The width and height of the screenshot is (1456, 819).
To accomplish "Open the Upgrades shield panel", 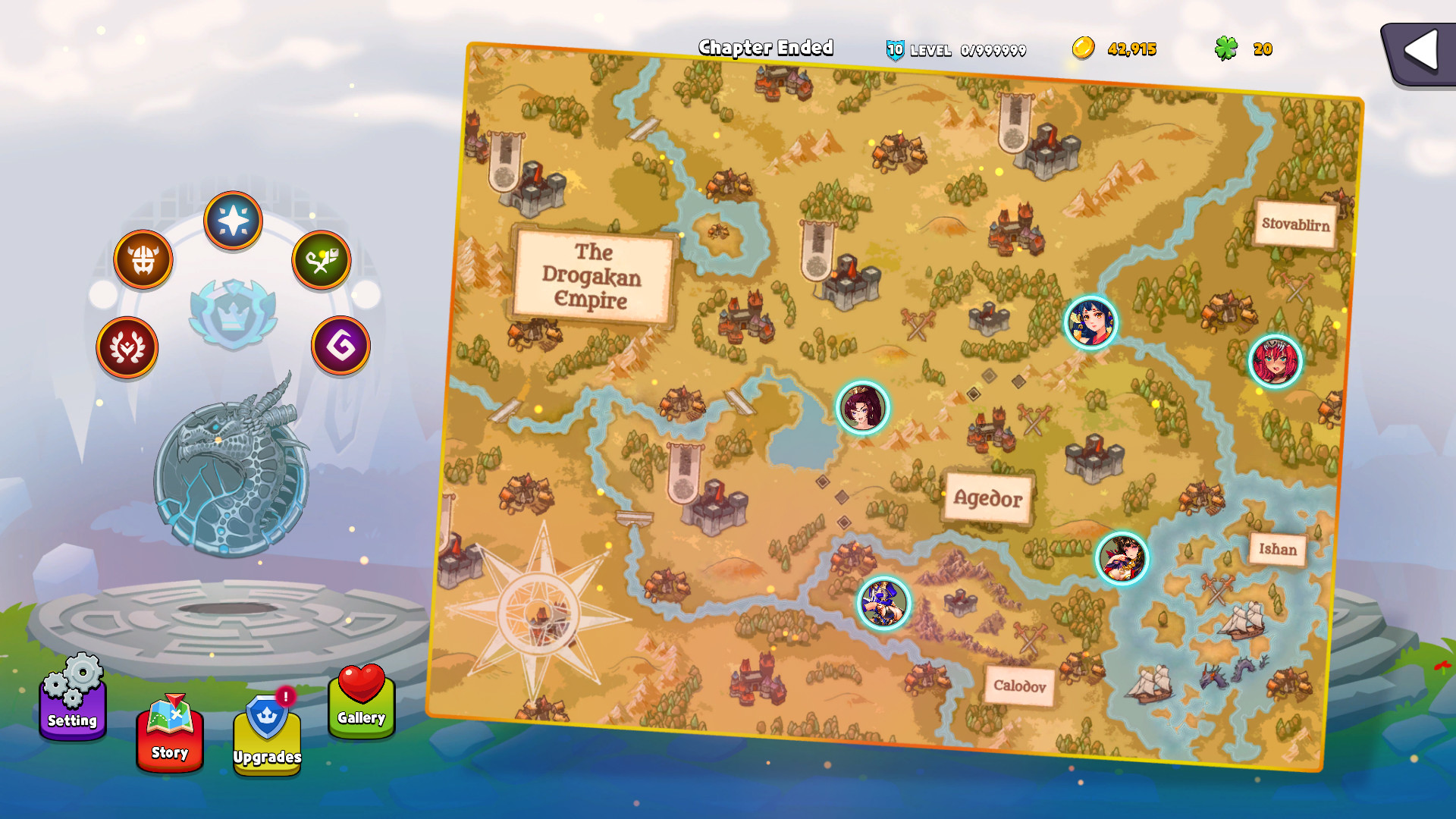I will click(266, 739).
